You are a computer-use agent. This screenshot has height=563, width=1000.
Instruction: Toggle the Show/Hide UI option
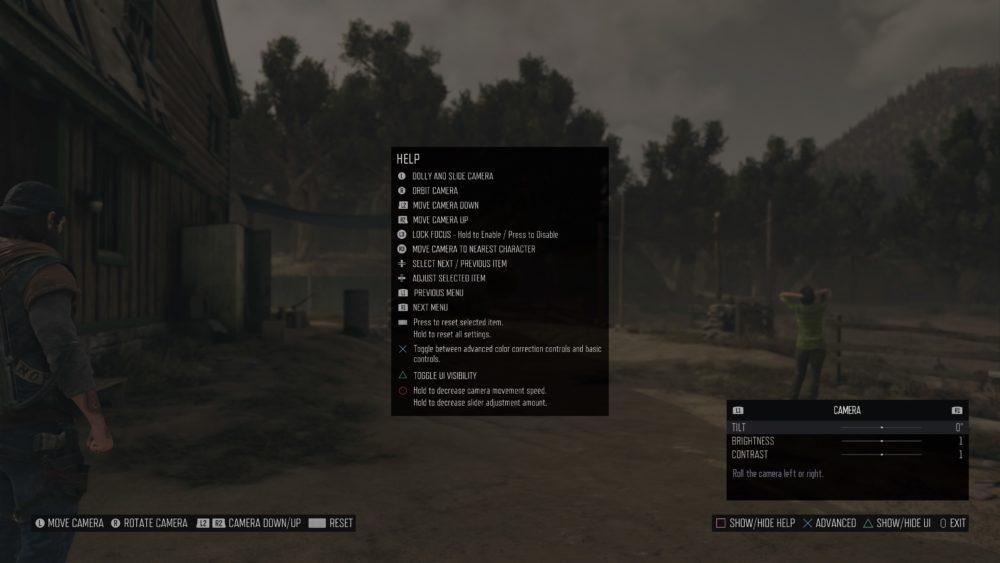click(x=896, y=523)
